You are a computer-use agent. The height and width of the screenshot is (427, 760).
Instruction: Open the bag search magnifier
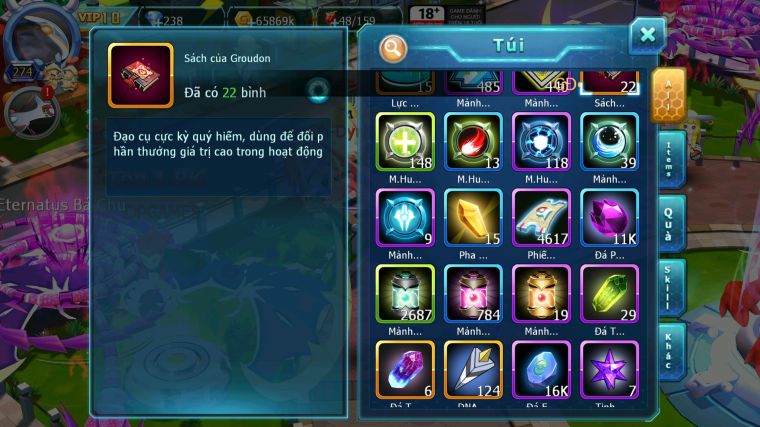[x=394, y=47]
